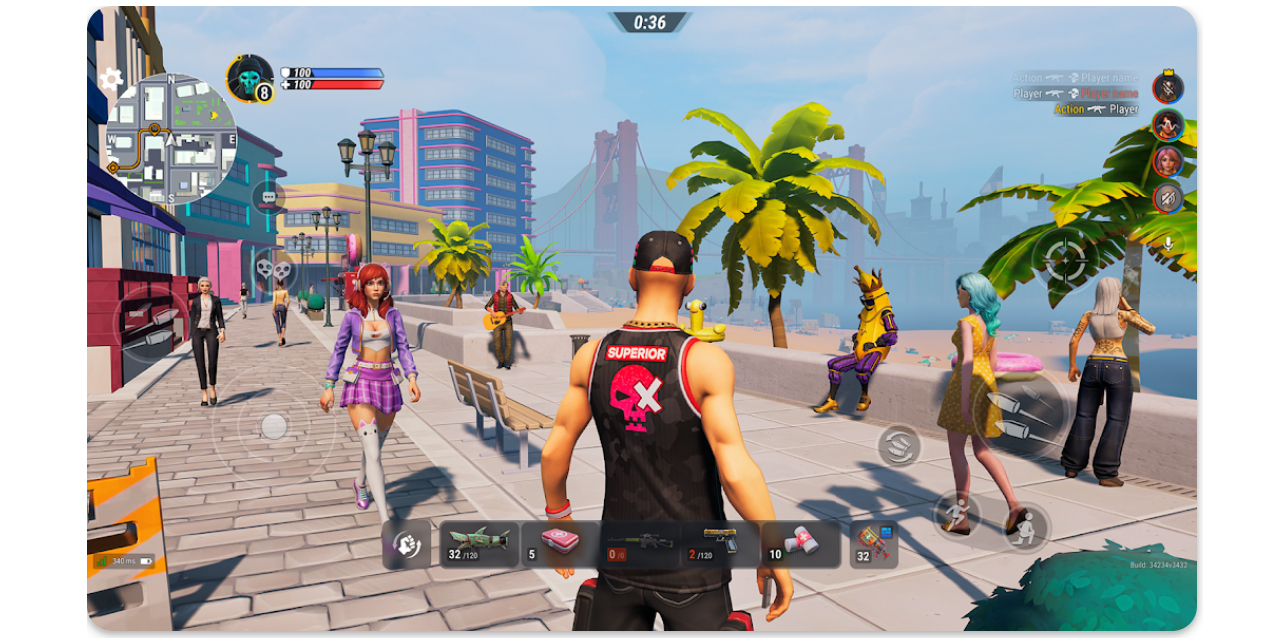Open the chat speech bubble button

[268, 198]
